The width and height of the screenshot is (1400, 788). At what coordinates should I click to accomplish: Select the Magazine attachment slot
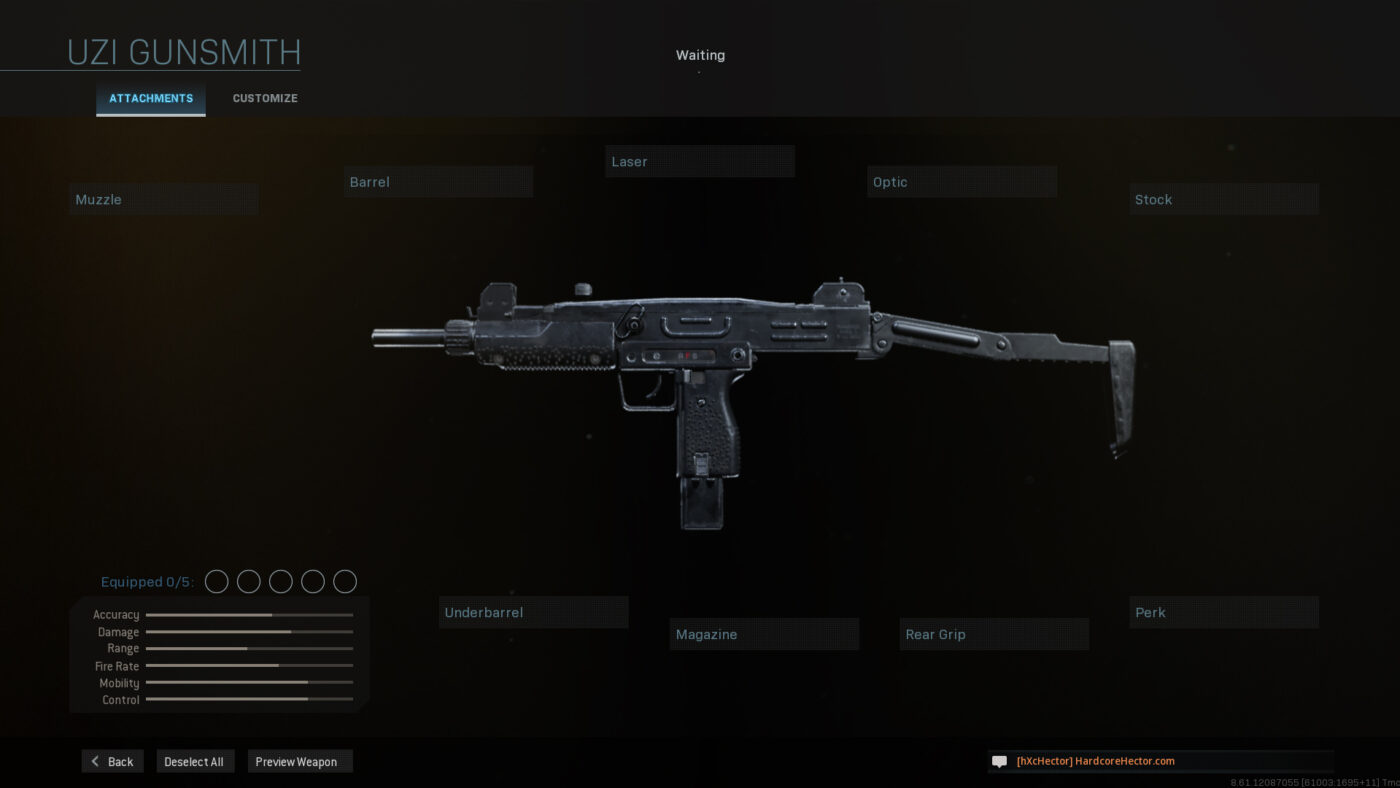(x=764, y=633)
